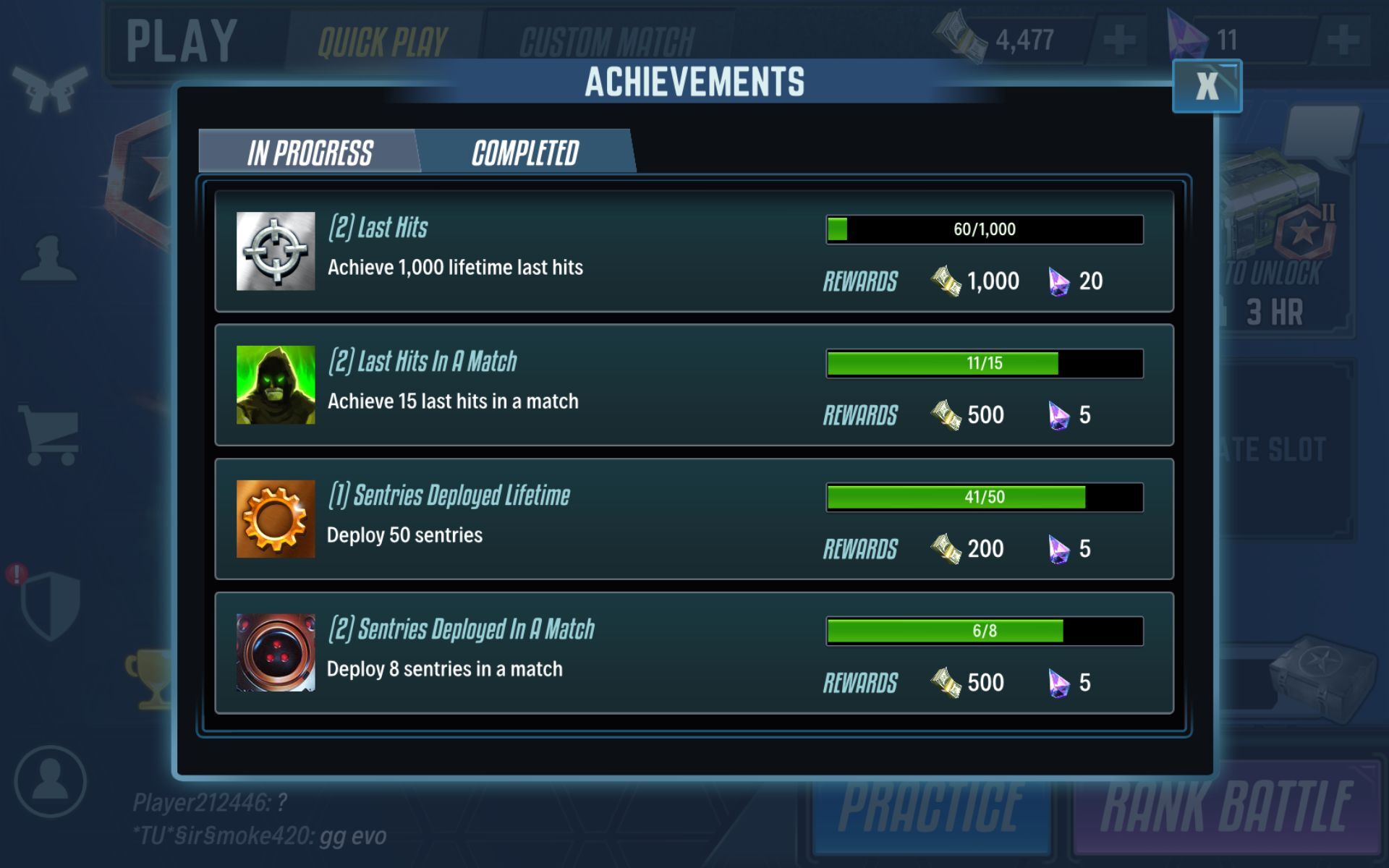Open the shopping cart store
Image resolution: width=1389 pixels, height=868 pixels.
51,435
